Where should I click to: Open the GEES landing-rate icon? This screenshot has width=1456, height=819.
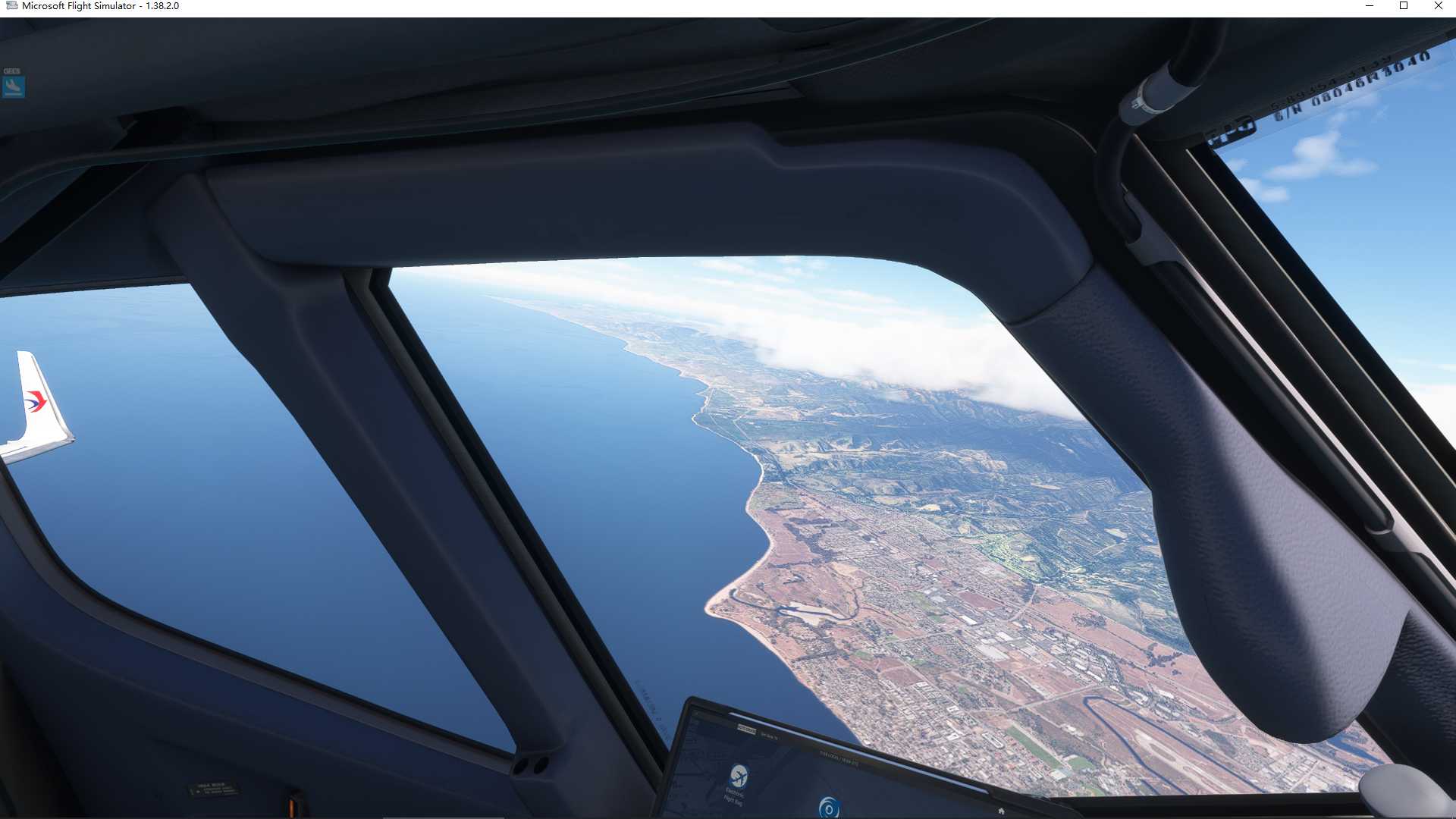pos(14,86)
